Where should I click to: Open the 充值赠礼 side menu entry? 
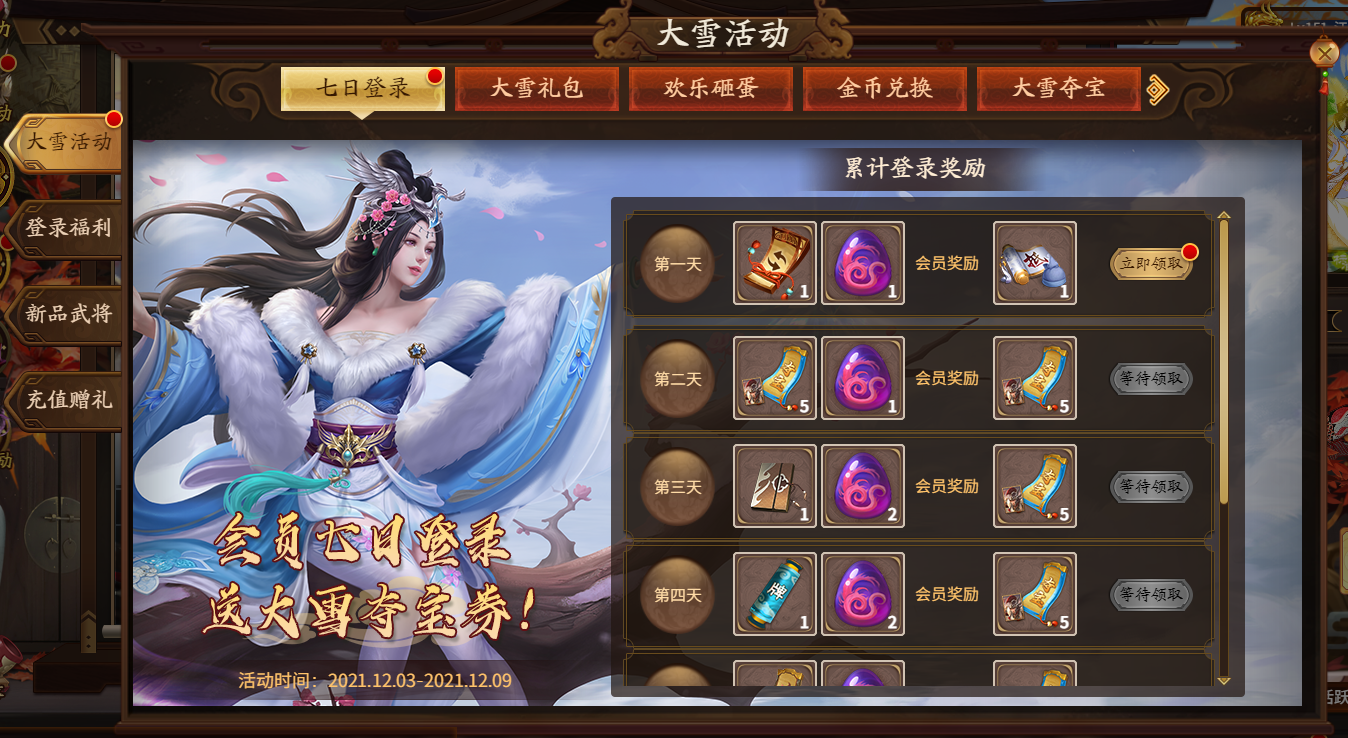[x=68, y=400]
